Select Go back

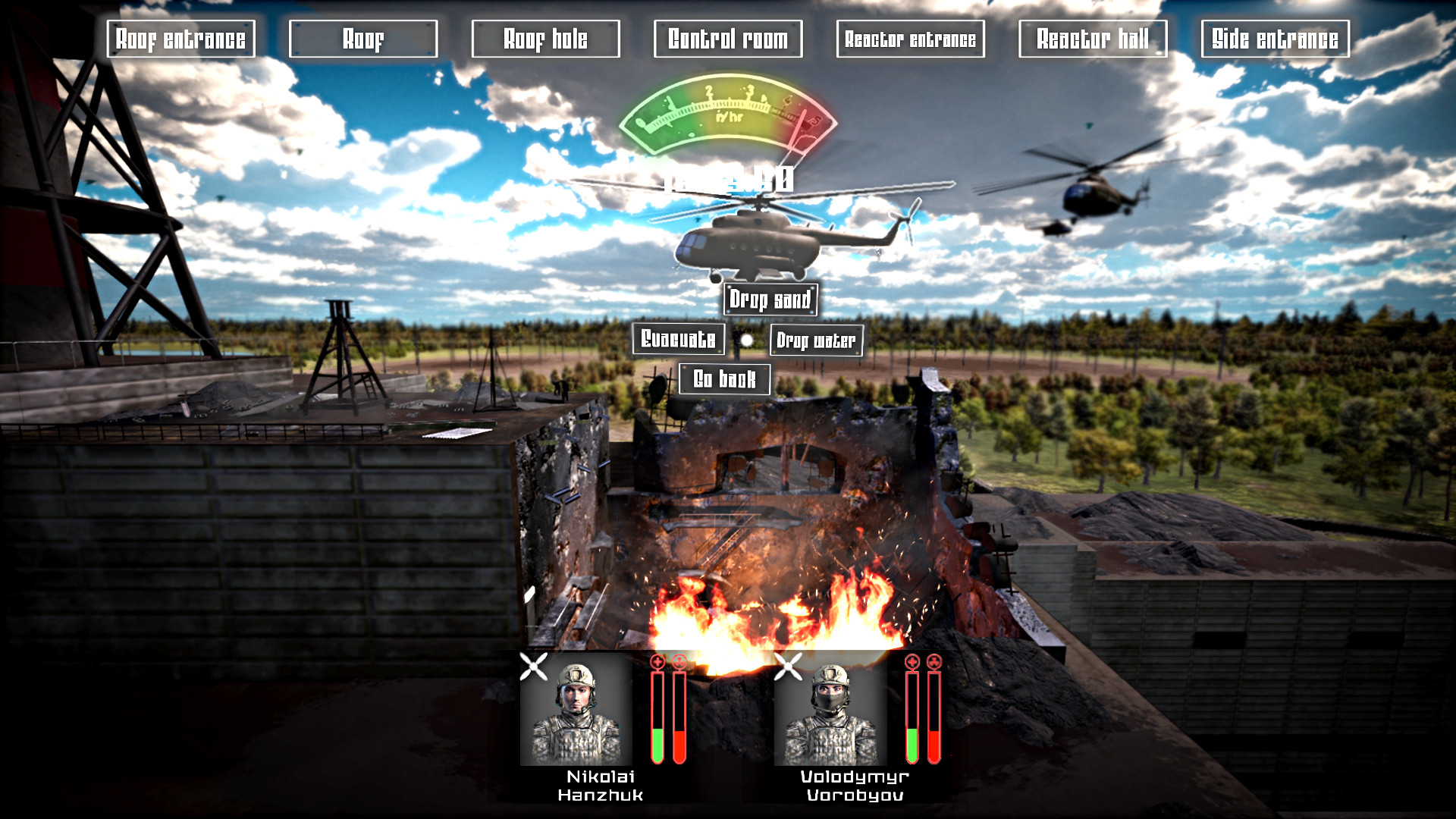tap(725, 378)
